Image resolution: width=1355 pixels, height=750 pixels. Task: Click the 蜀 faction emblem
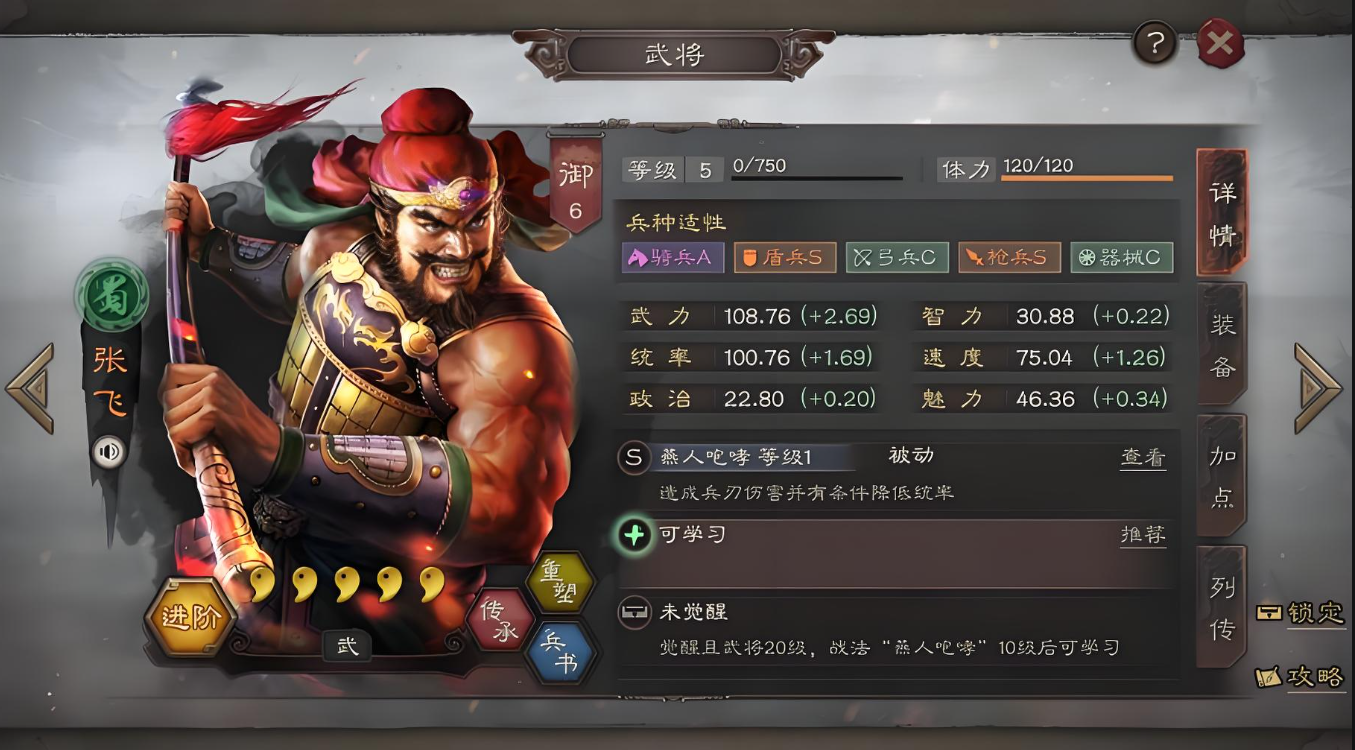[111, 296]
